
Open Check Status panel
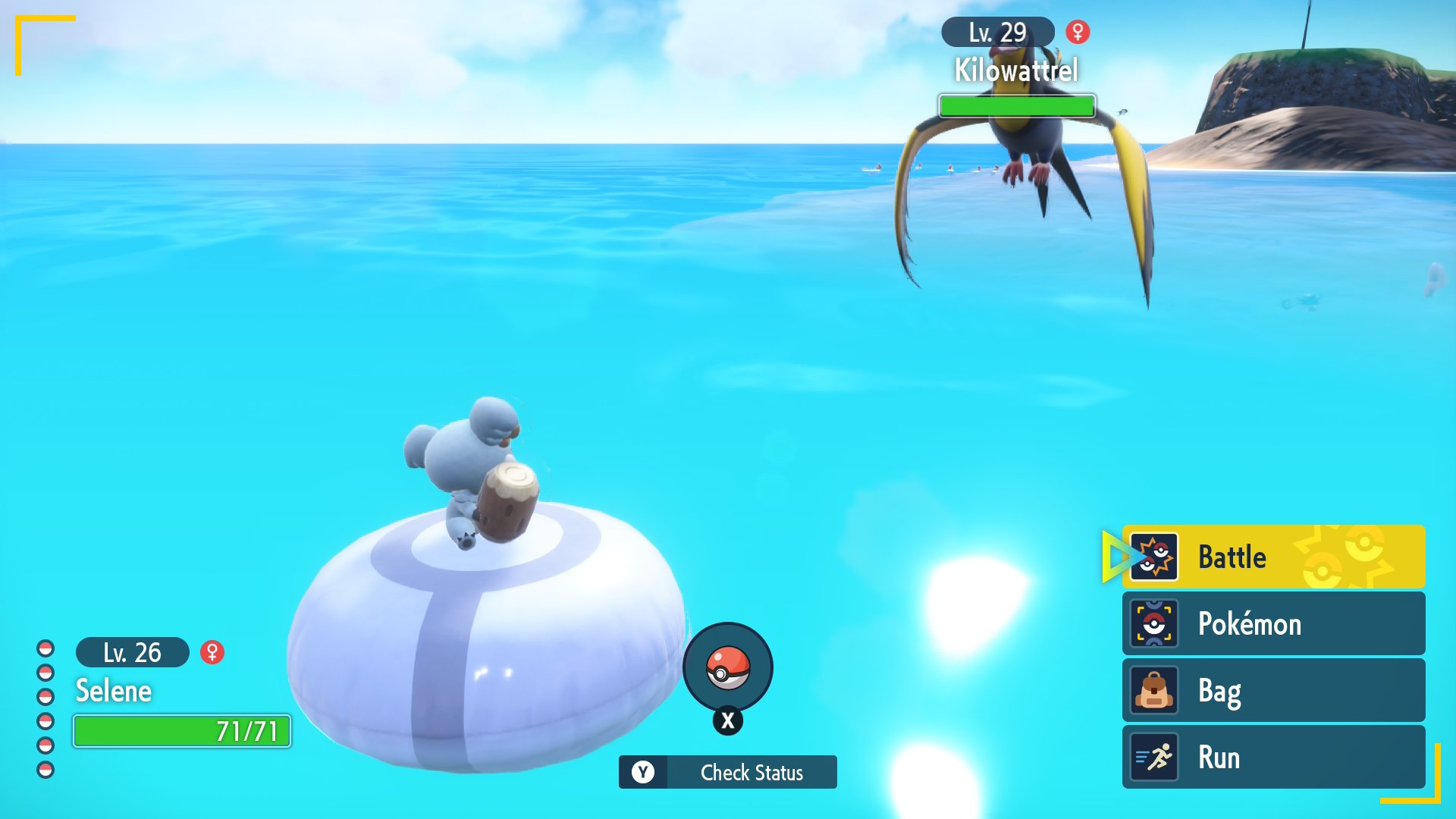[728, 772]
